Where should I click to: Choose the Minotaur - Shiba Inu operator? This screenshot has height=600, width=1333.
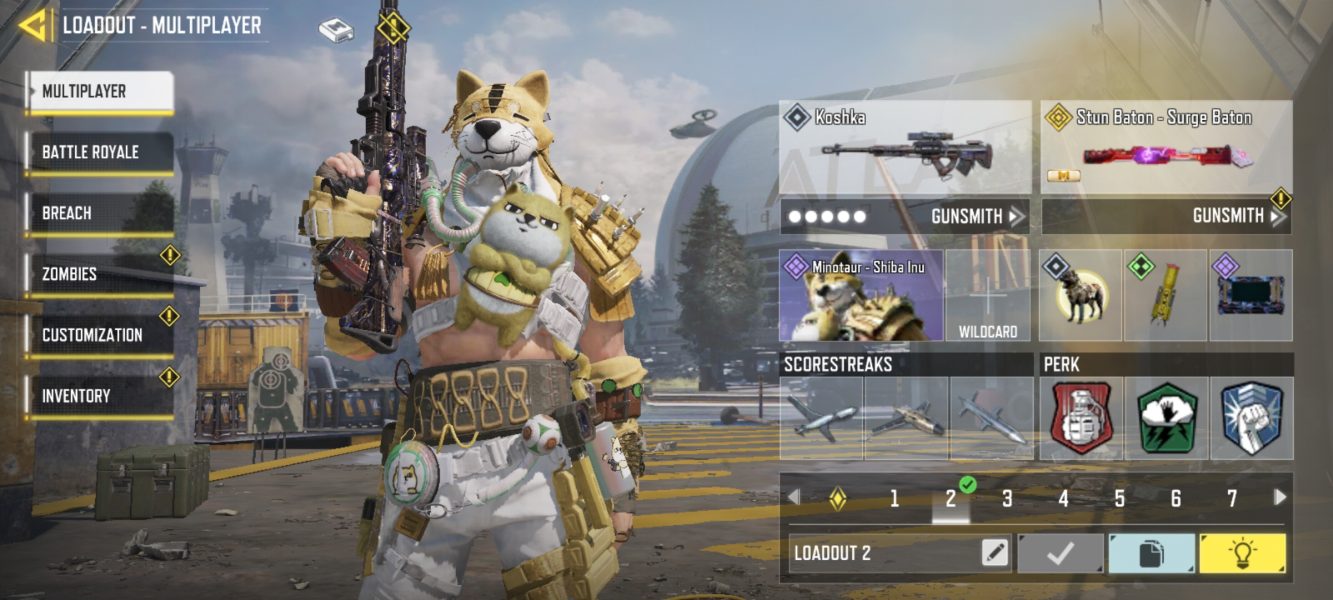point(861,296)
